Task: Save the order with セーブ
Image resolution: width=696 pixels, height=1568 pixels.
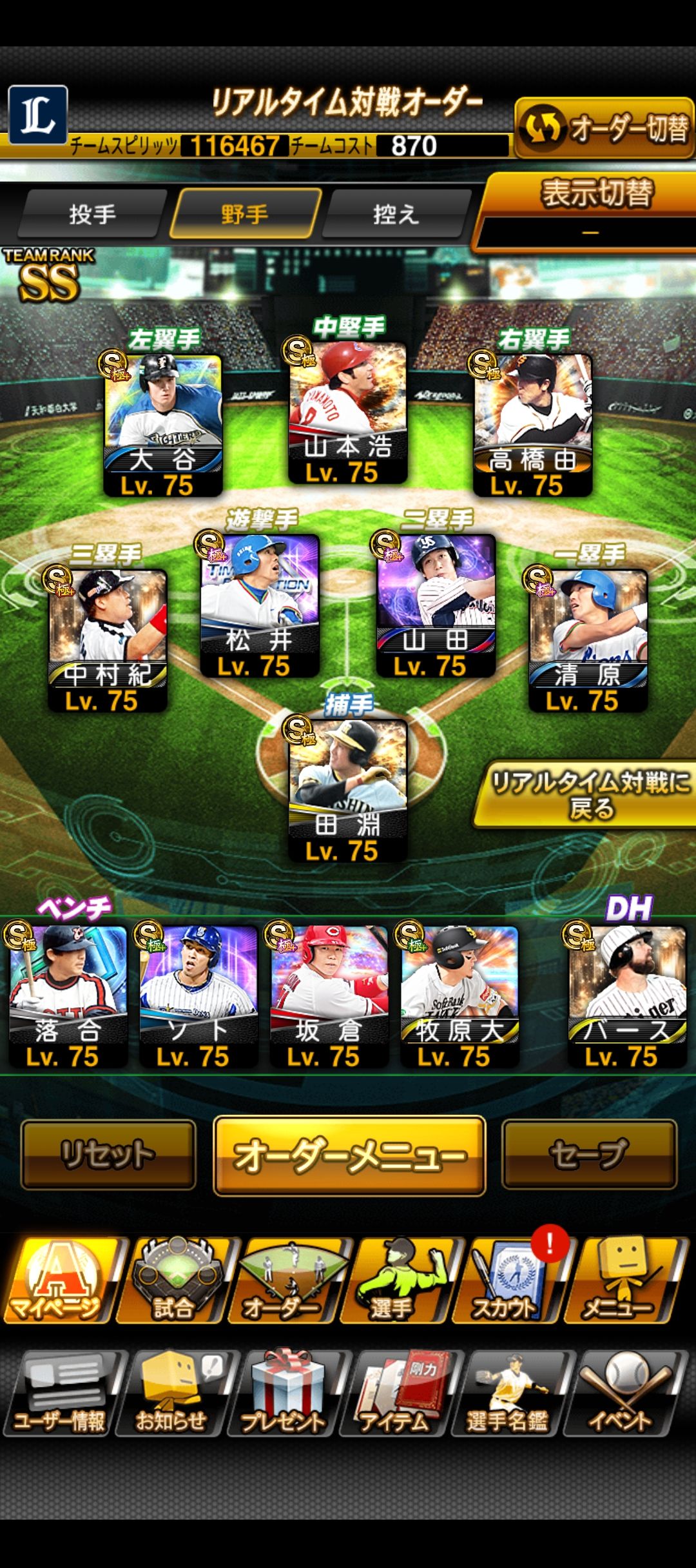Action: point(589,1155)
